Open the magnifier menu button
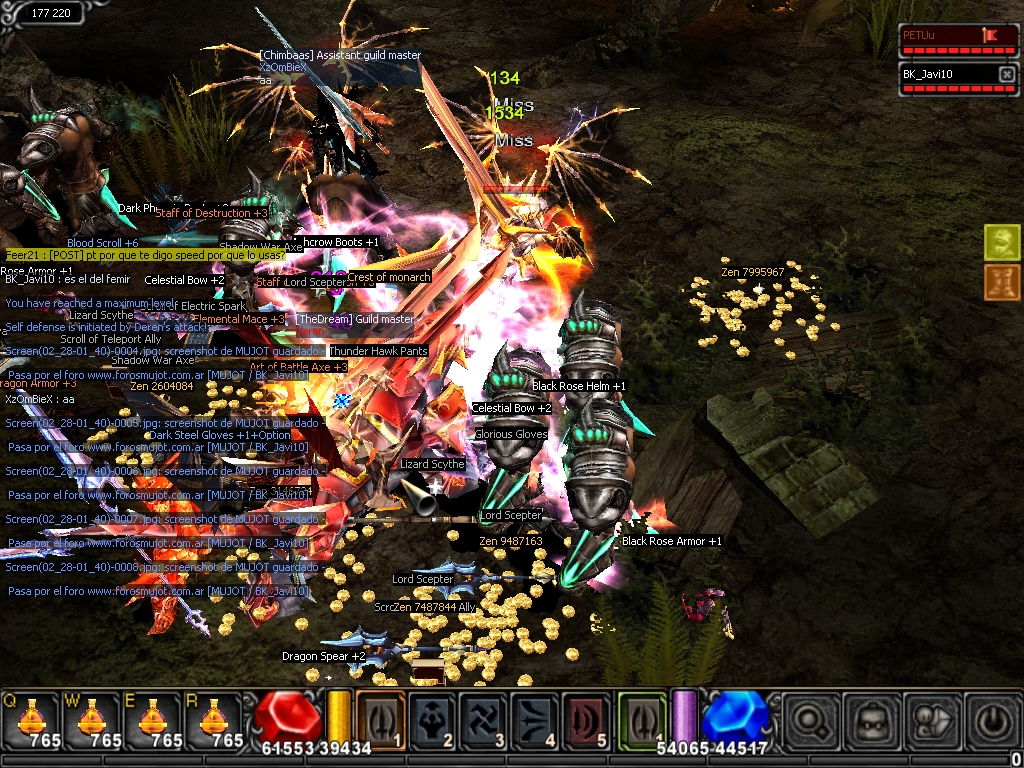The width and height of the screenshot is (1024, 768). (x=810, y=720)
